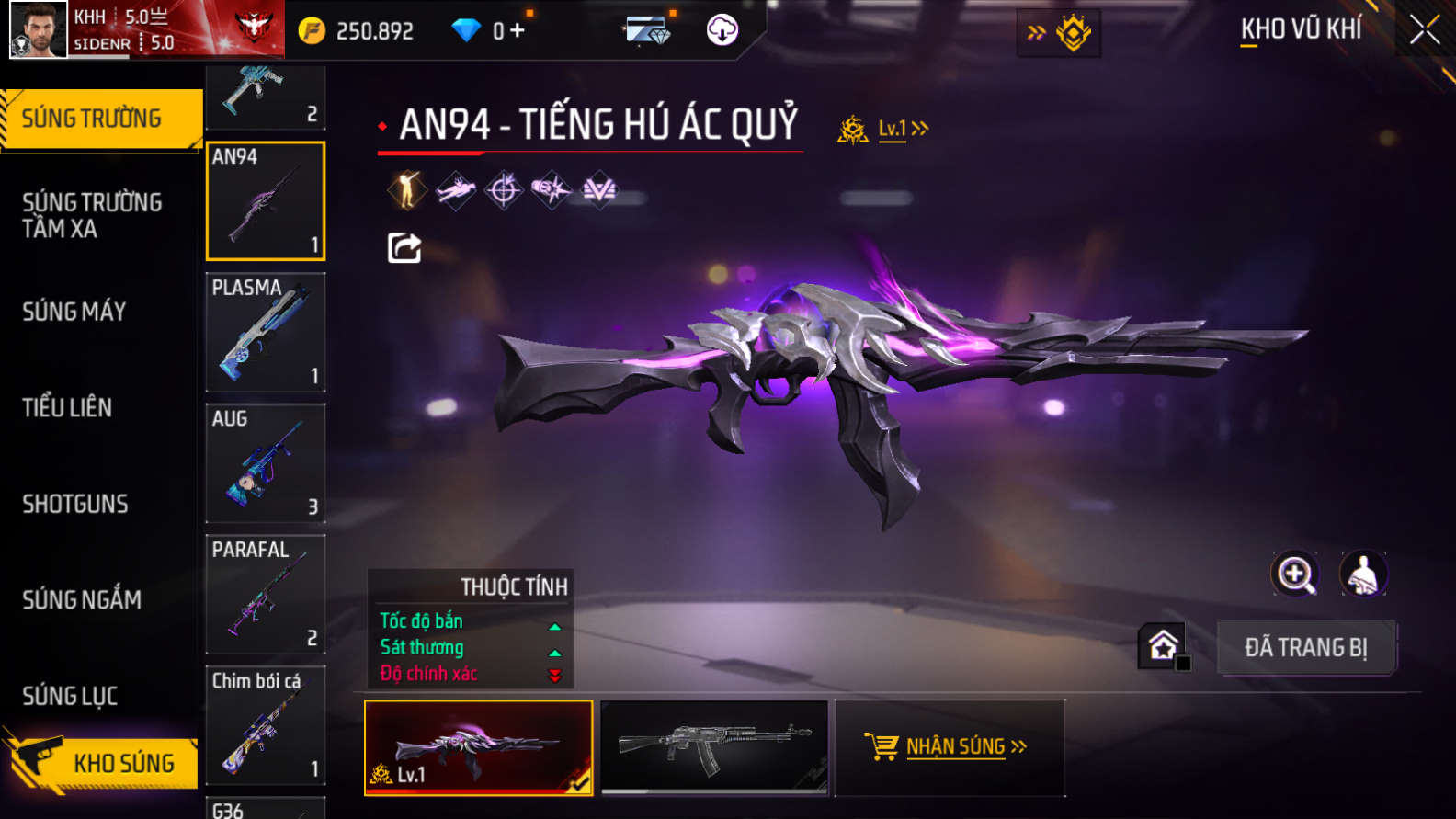1456x819 pixels.
Task: Add diamonds with the plus button
Action: tap(518, 31)
